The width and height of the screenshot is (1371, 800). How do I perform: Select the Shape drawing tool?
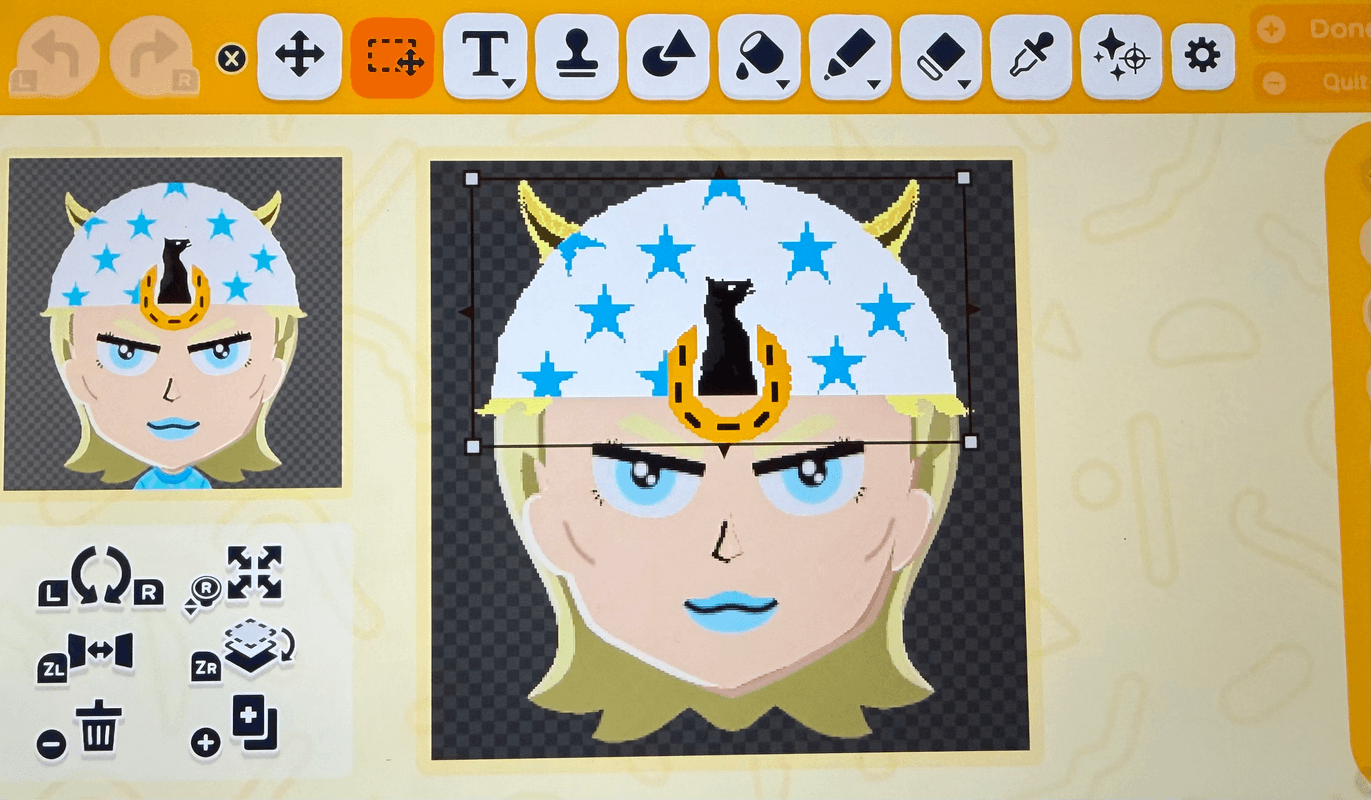click(667, 57)
